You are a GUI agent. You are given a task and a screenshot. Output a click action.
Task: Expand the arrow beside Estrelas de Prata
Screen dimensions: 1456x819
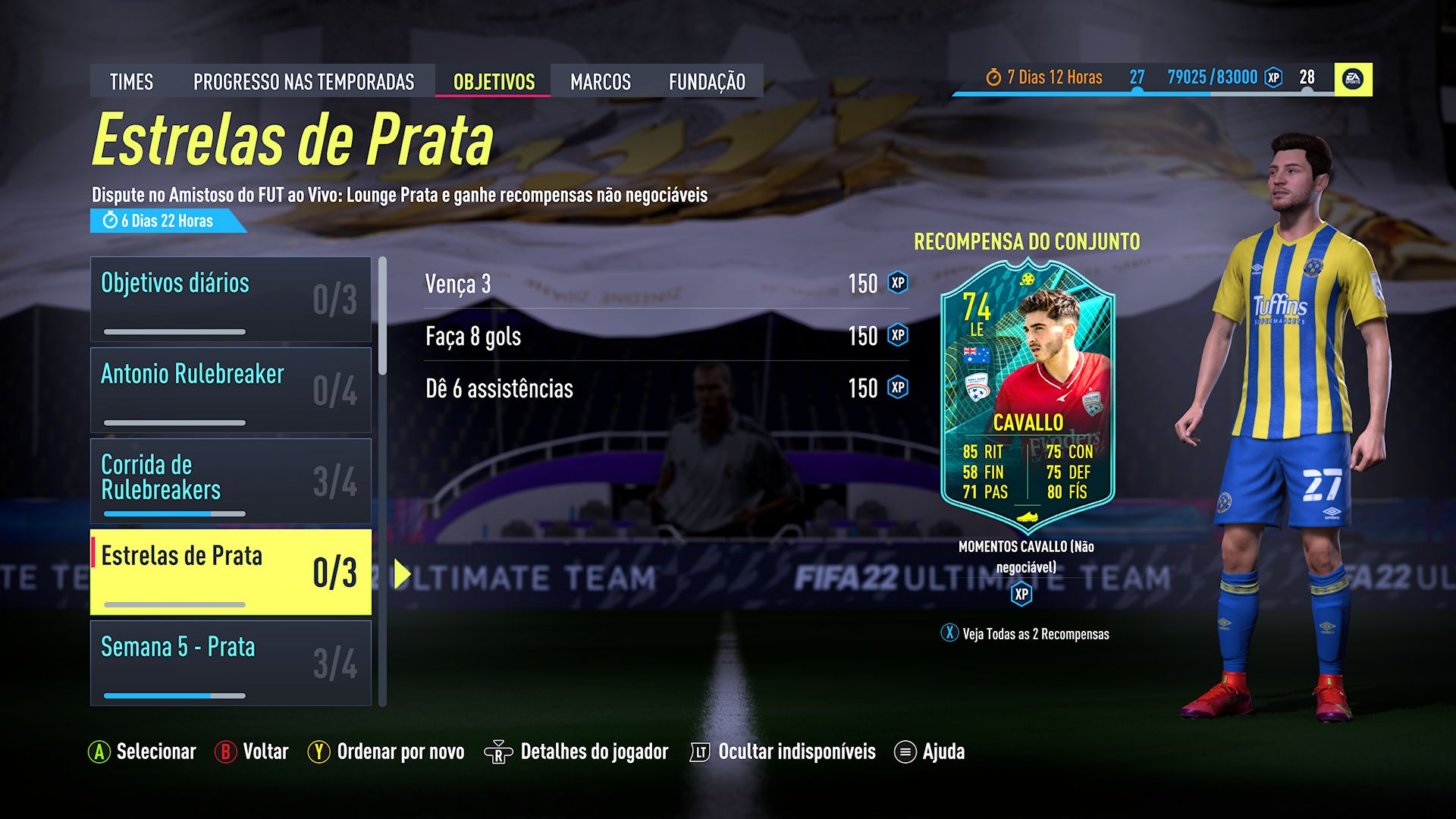401,571
